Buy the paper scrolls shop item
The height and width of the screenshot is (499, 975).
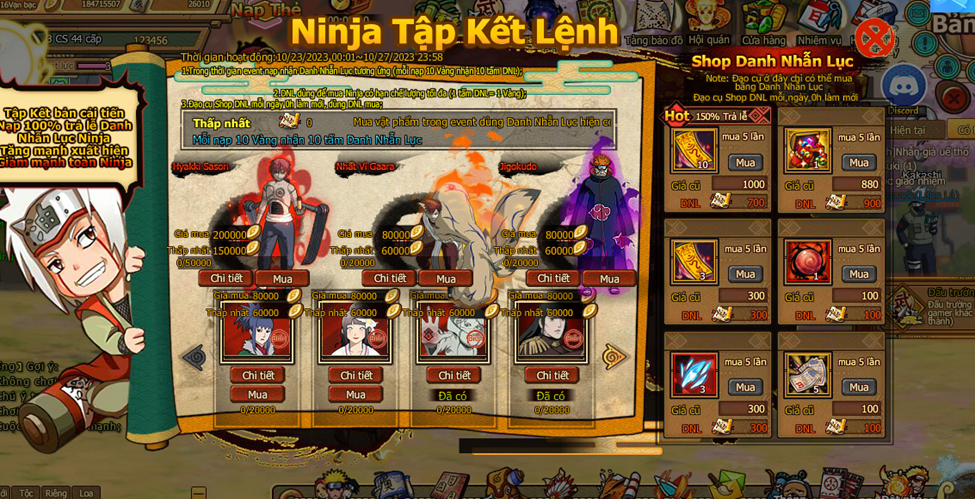(x=859, y=387)
